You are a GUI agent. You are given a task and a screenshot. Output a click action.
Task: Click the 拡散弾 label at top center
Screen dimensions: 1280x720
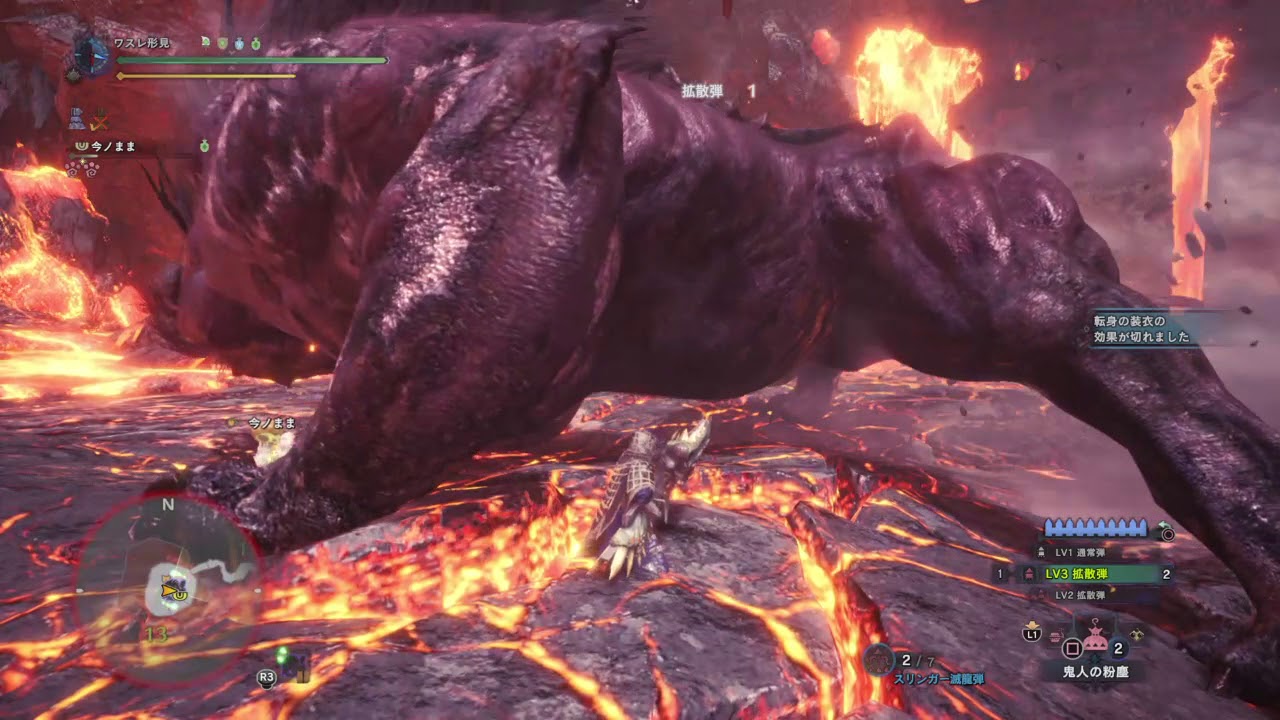[700, 88]
